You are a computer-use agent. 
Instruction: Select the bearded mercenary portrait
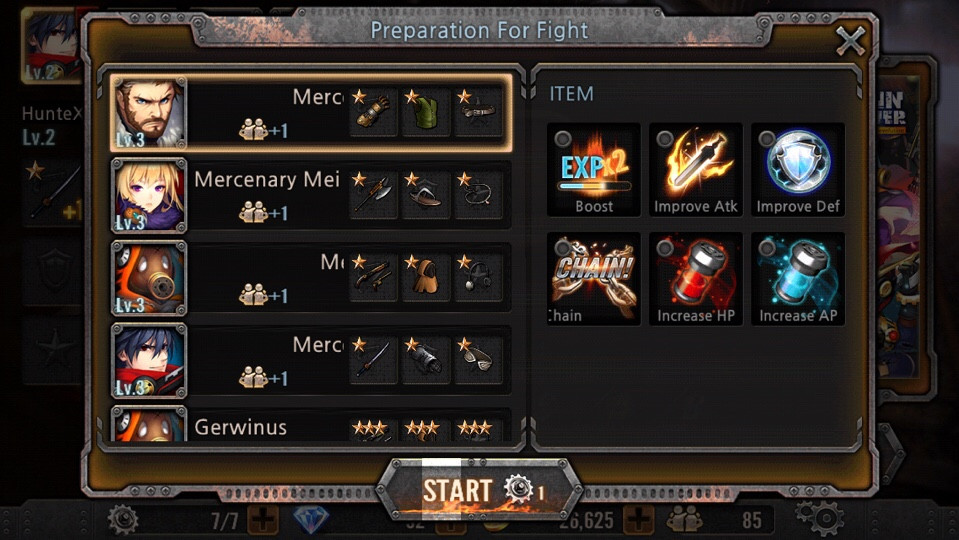click(x=149, y=113)
